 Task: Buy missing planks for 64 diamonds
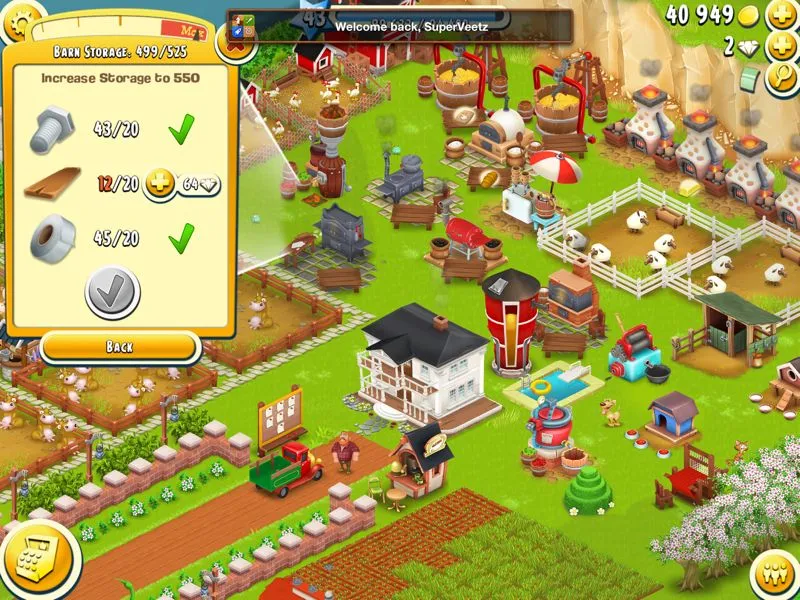(183, 185)
